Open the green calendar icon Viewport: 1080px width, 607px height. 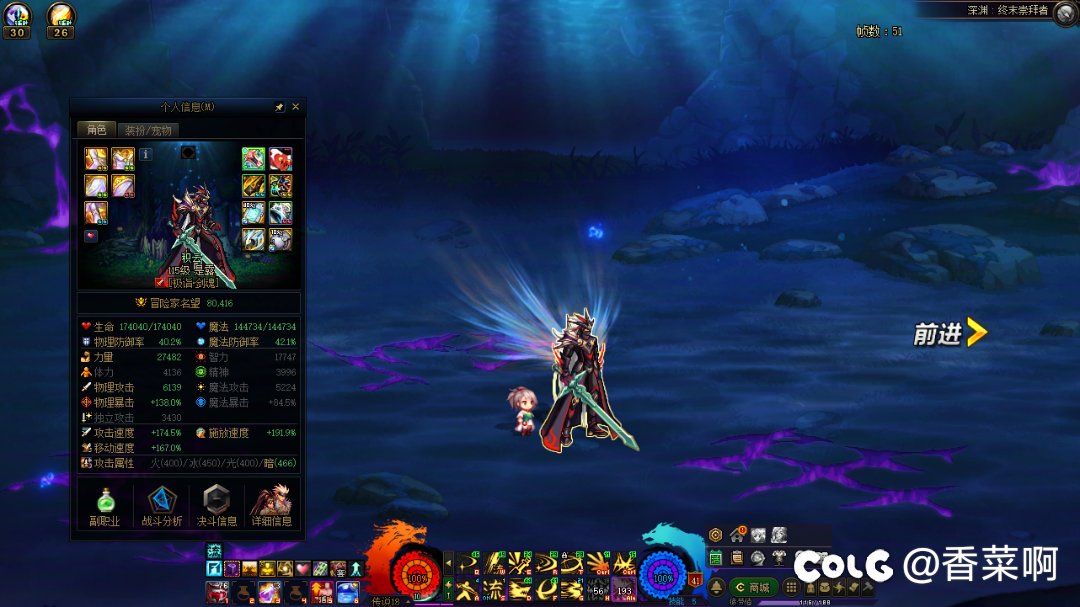tap(716, 558)
